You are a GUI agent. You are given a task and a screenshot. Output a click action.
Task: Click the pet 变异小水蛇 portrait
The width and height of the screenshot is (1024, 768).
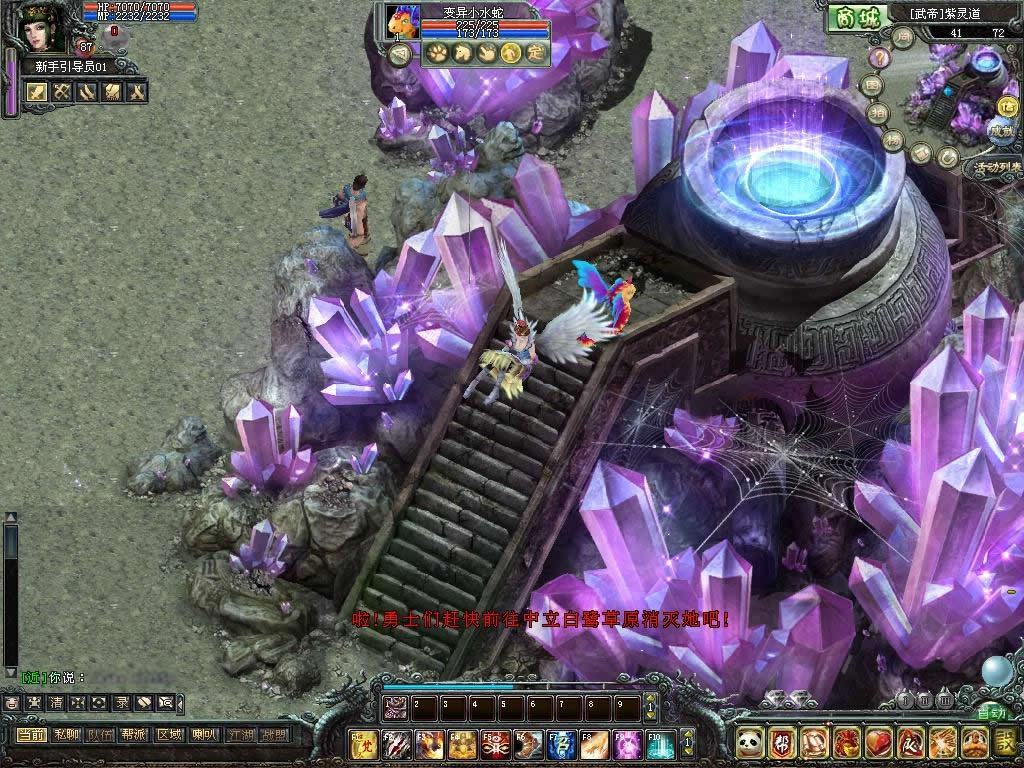click(401, 22)
